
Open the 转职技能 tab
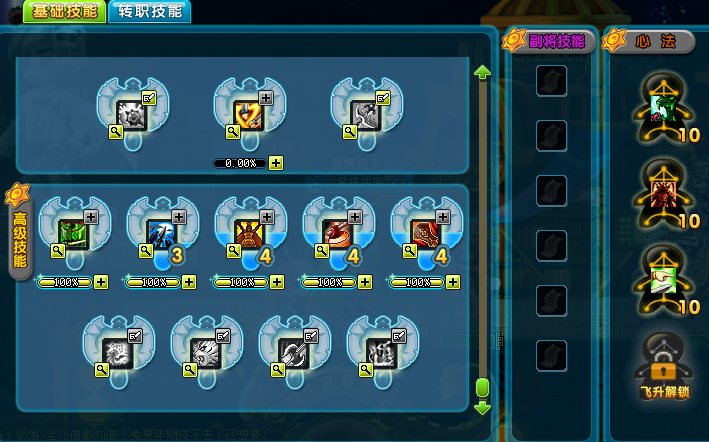[x=150, y=12]
